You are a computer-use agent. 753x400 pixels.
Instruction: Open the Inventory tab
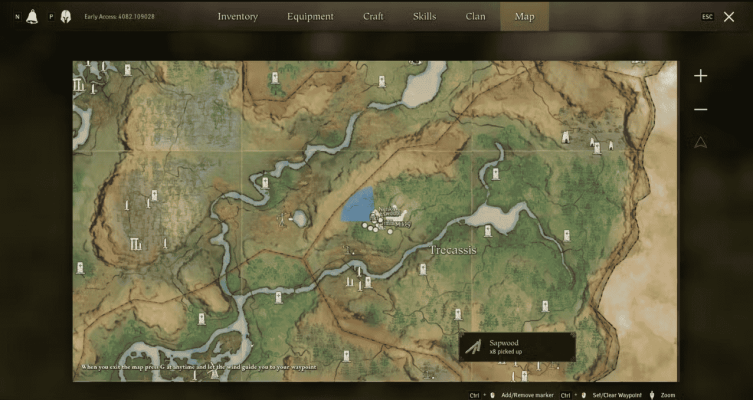click(237, 16)
